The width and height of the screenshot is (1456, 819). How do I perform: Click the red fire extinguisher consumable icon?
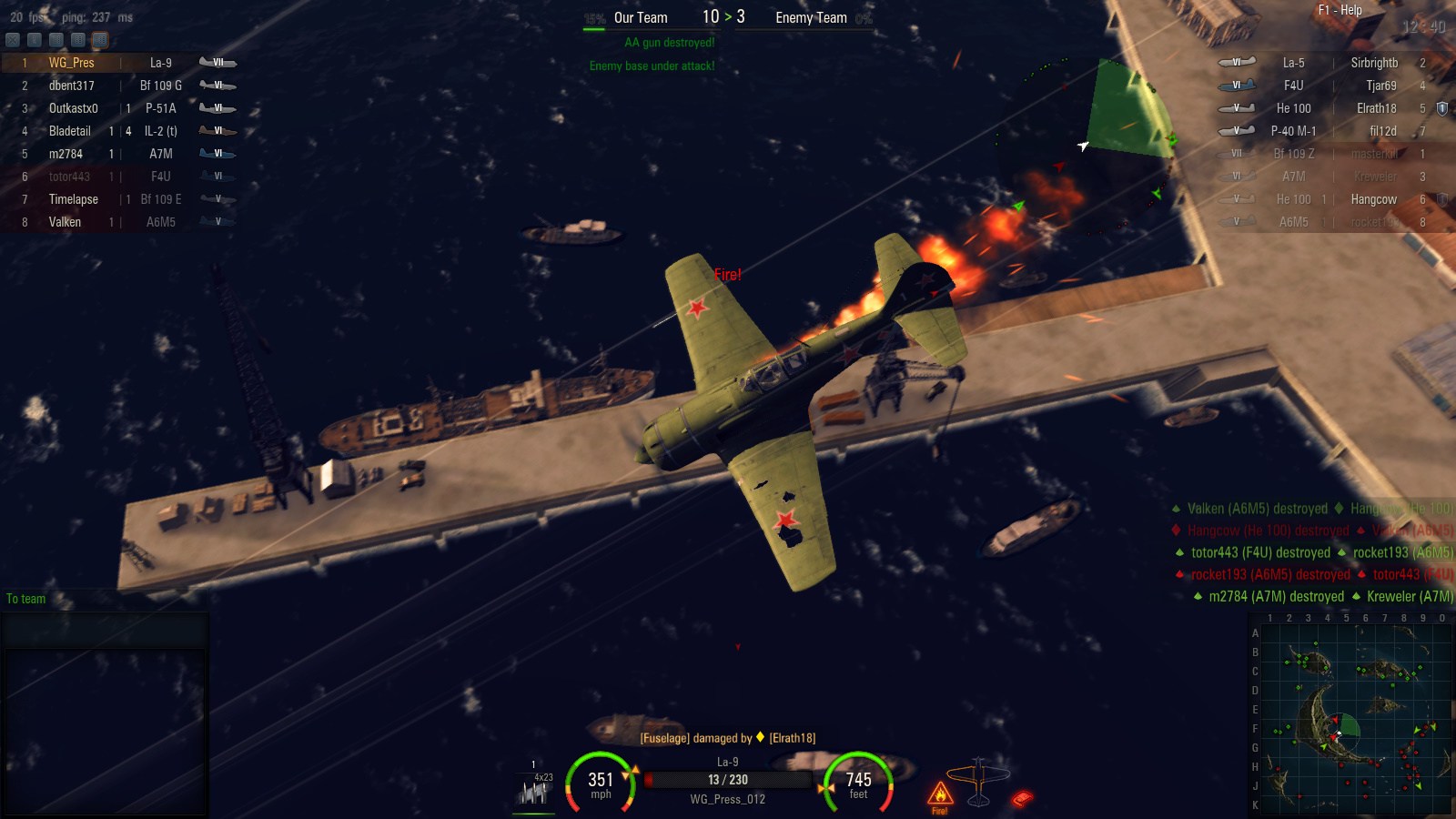click(x=1022, y=799)
